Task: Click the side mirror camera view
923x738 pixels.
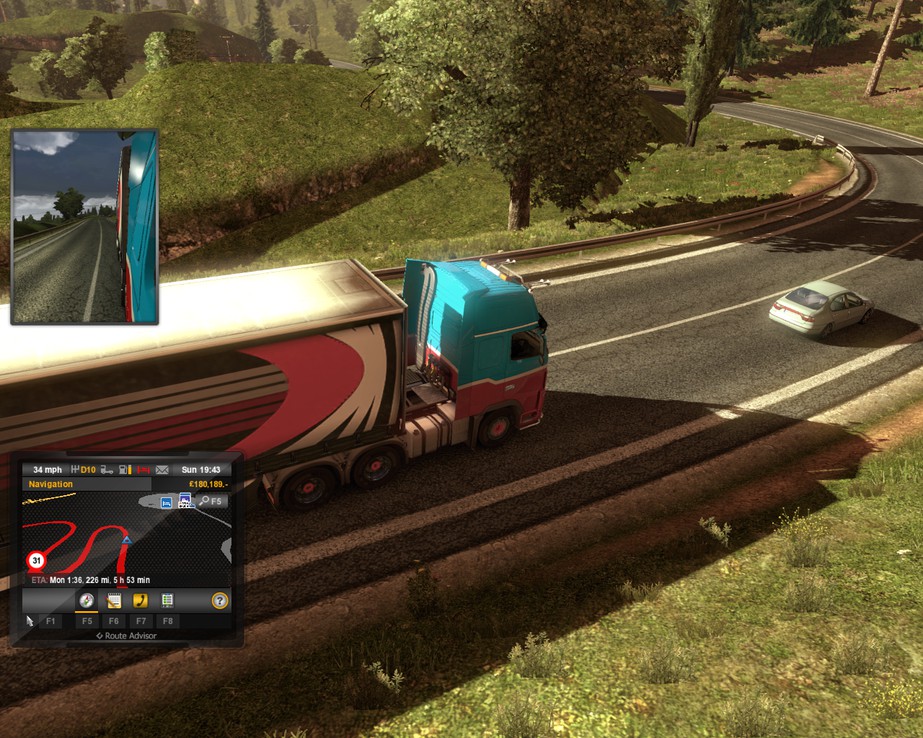Action: pyautogui.click(x=85, y=226)
